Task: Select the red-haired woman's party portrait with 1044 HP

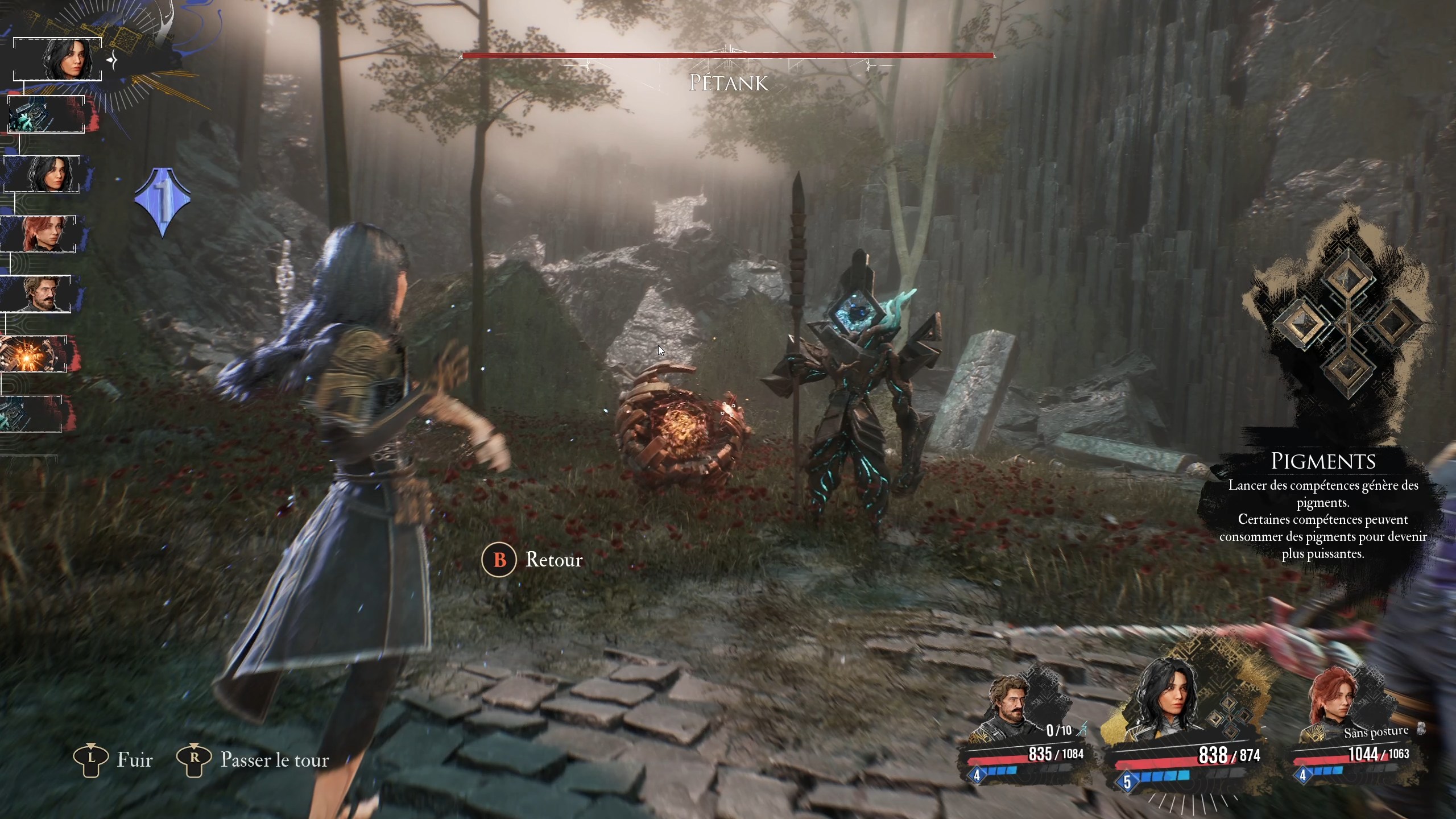Action: tap(1331, 708)
